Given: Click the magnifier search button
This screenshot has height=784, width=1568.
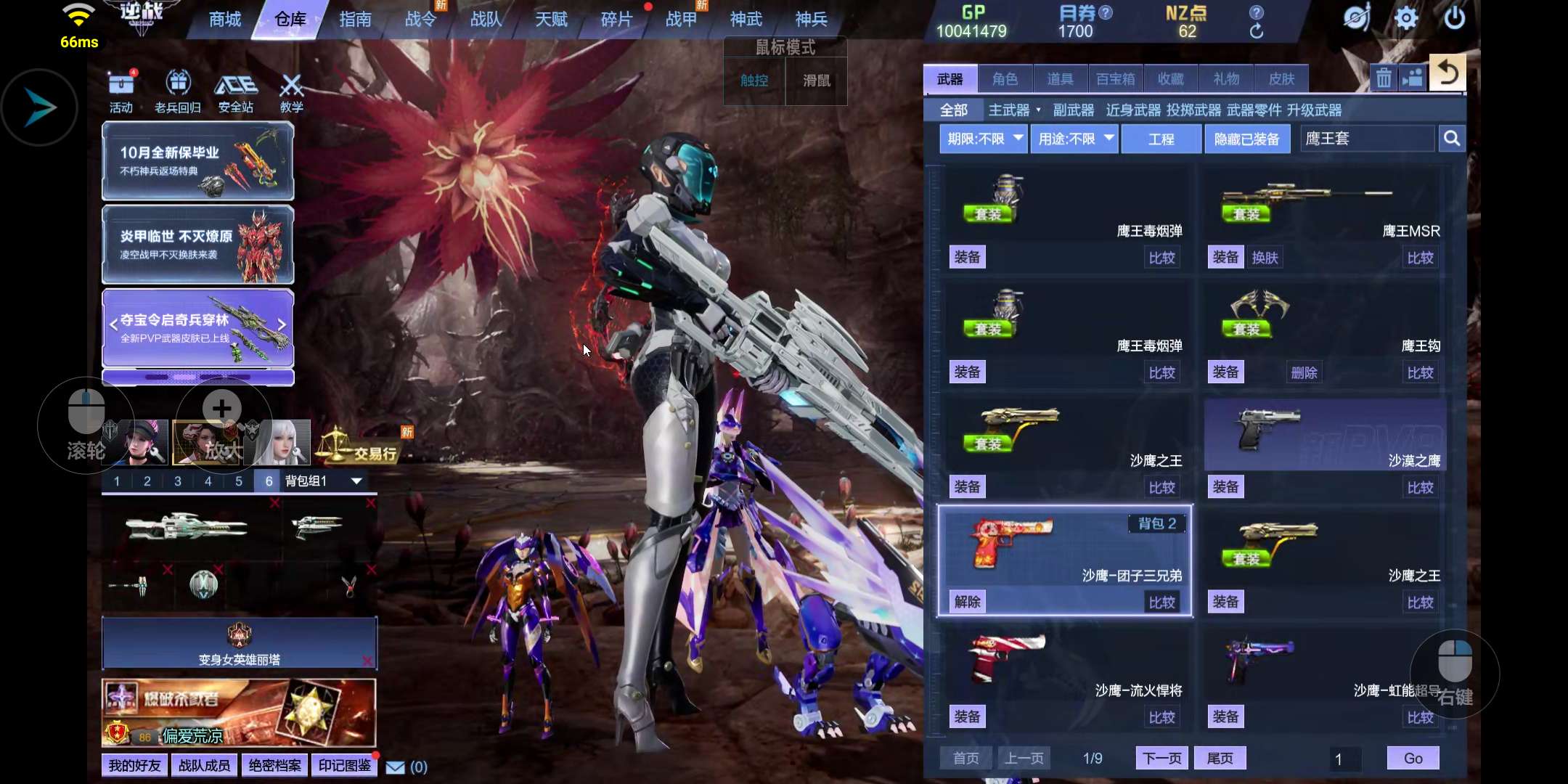Looking at the screenshot, I should [x=1452, y=139].
